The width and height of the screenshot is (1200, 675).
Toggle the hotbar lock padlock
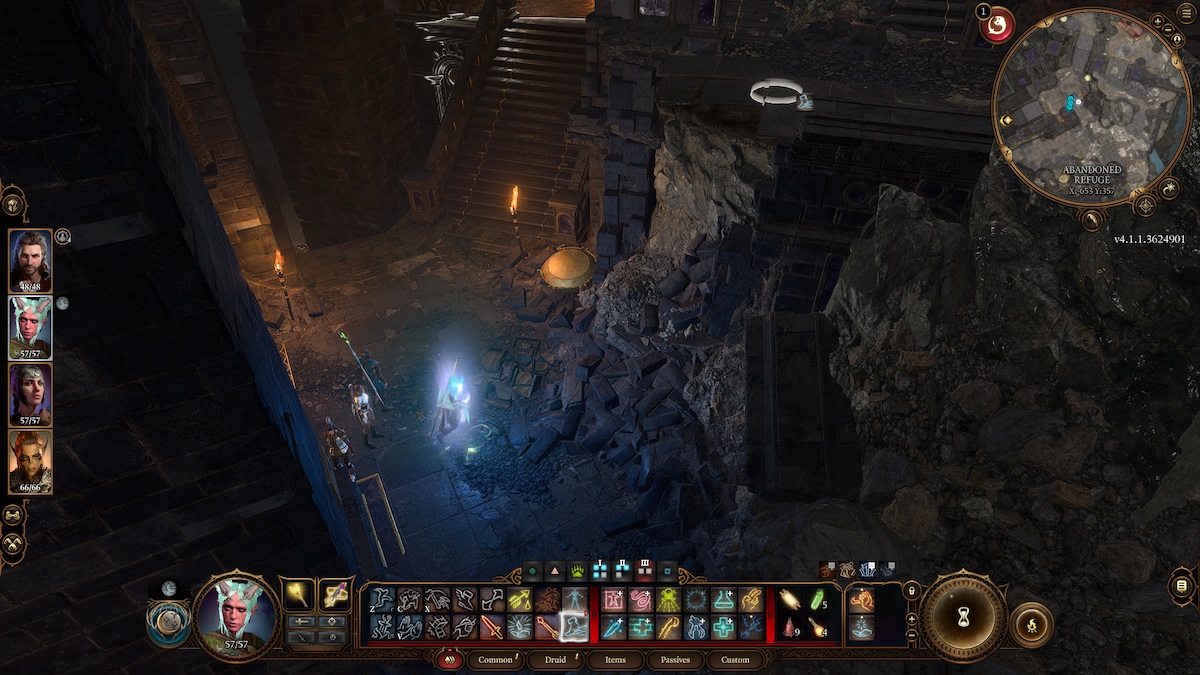(912, 592)
